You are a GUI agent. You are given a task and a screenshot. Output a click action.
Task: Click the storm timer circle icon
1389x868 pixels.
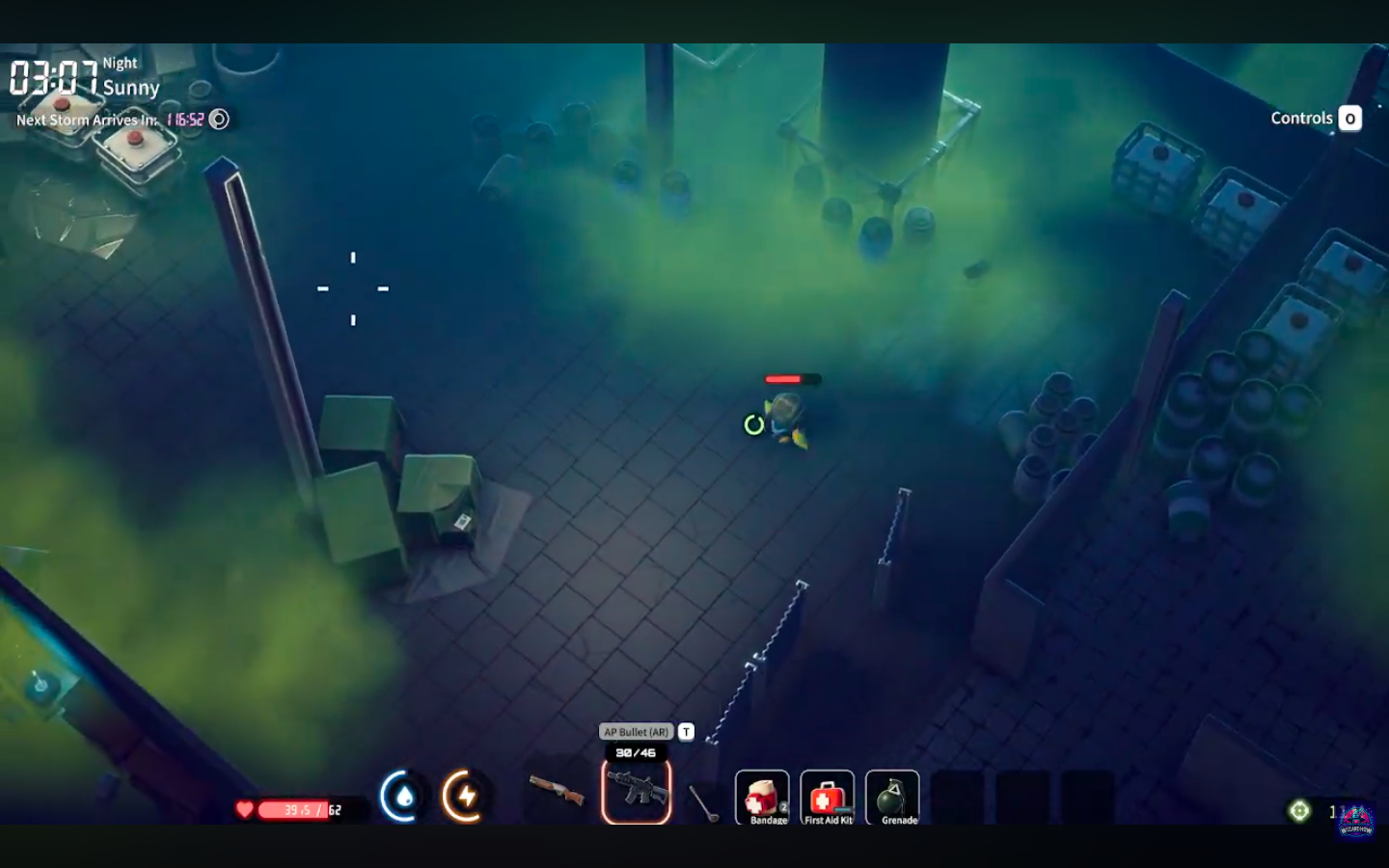[221, 120]
